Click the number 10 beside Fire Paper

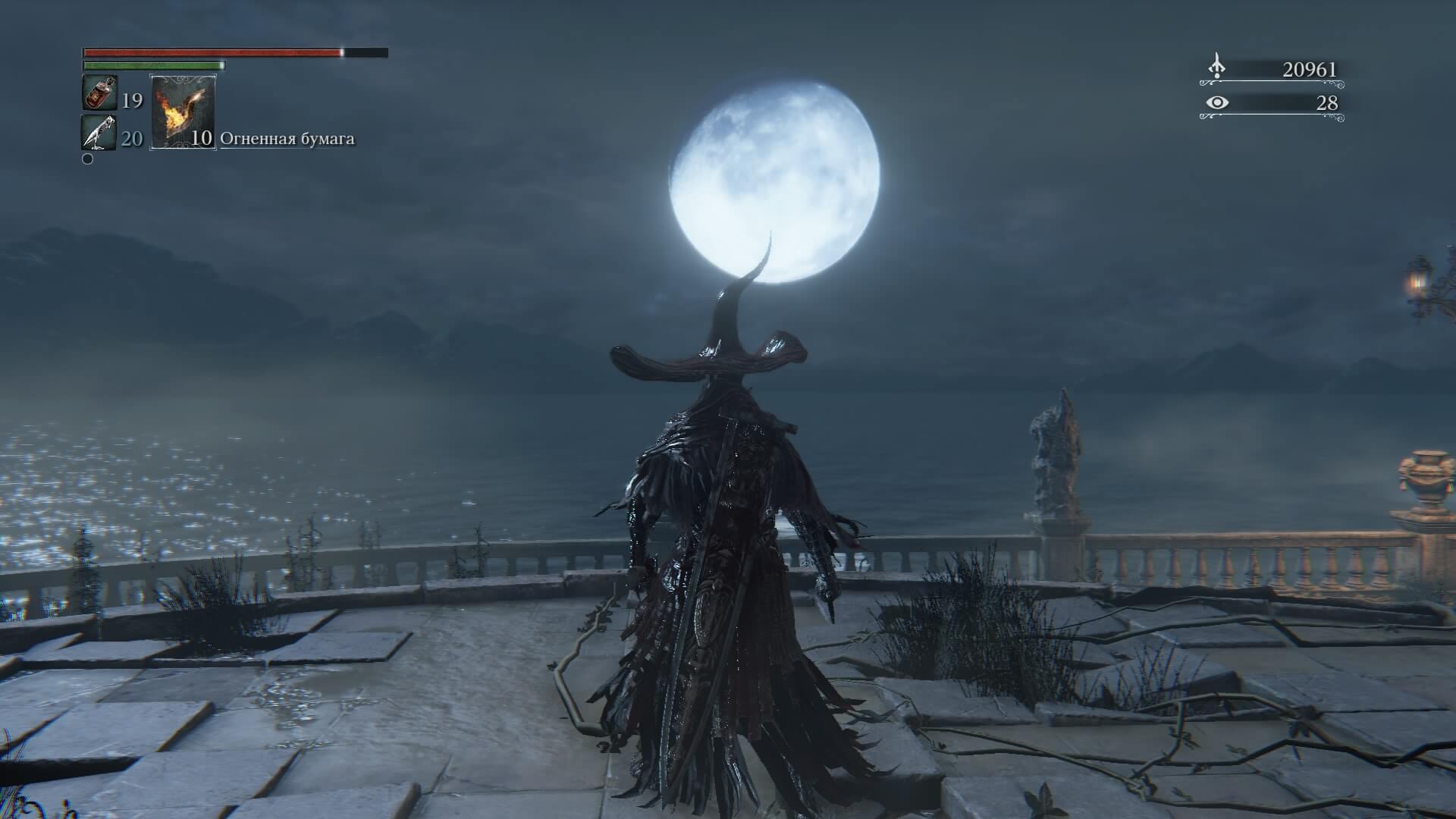click(201, 139)
